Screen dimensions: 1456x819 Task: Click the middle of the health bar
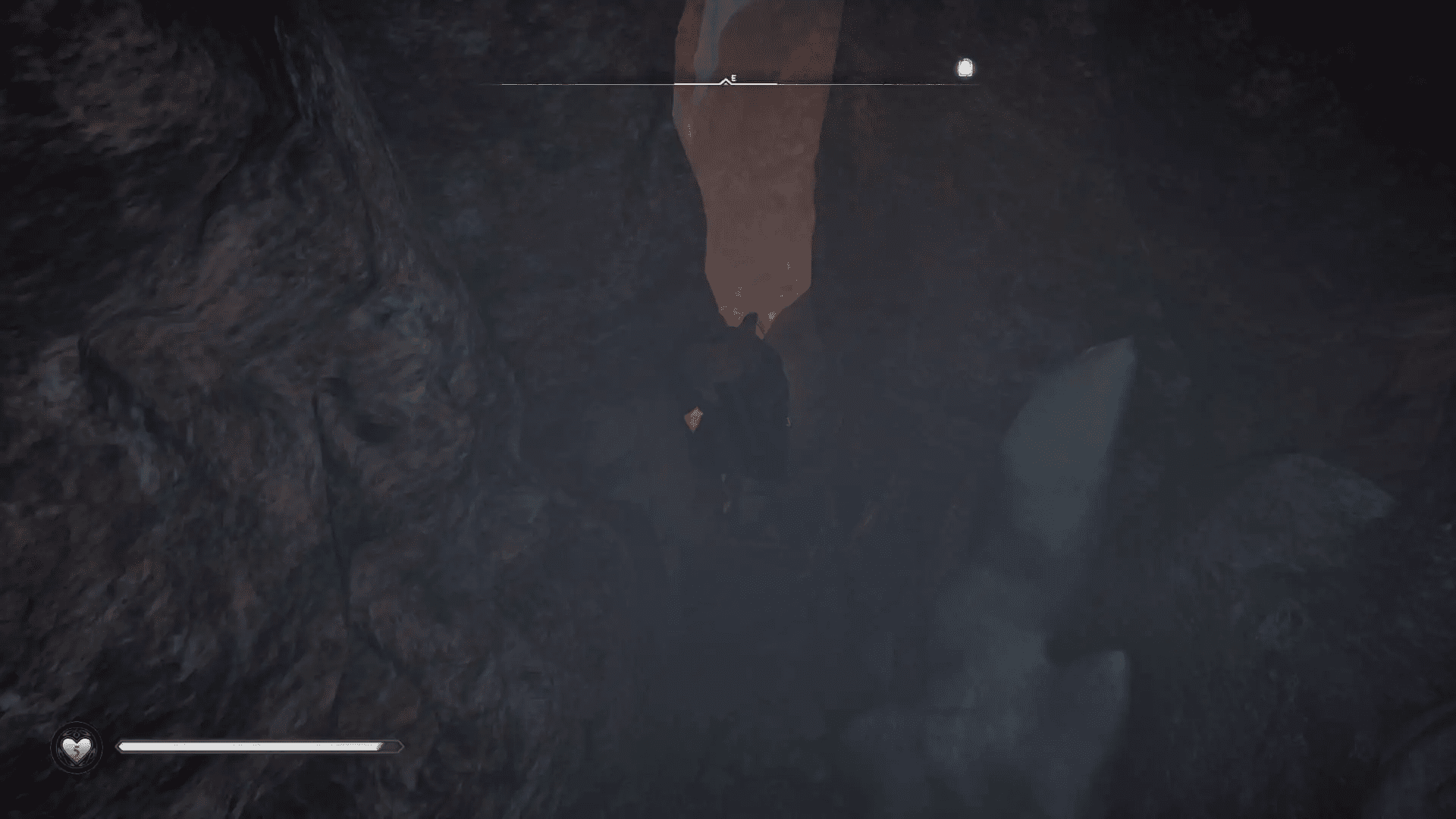[x=258, y=748]
